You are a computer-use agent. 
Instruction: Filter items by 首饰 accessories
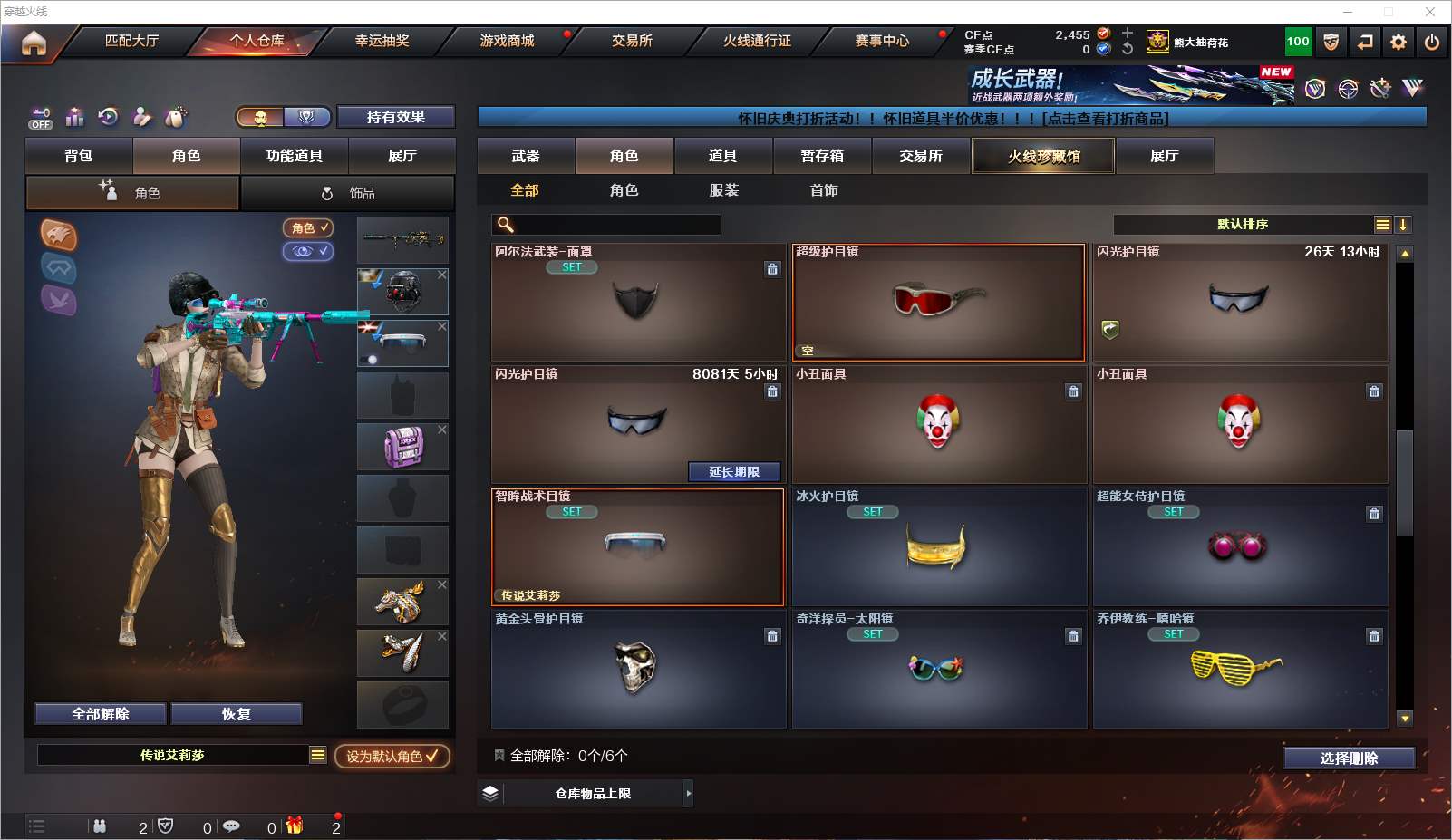824,190
